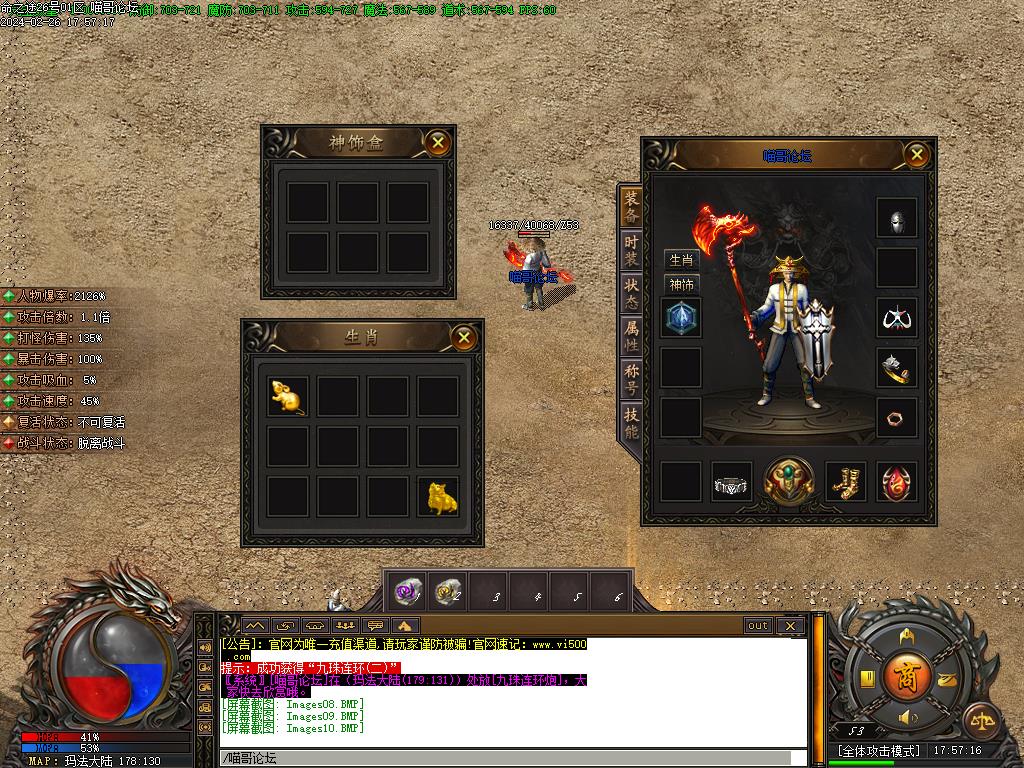
Task: Click the 生肖 button in equipment panel
Action: pos(681,260)
